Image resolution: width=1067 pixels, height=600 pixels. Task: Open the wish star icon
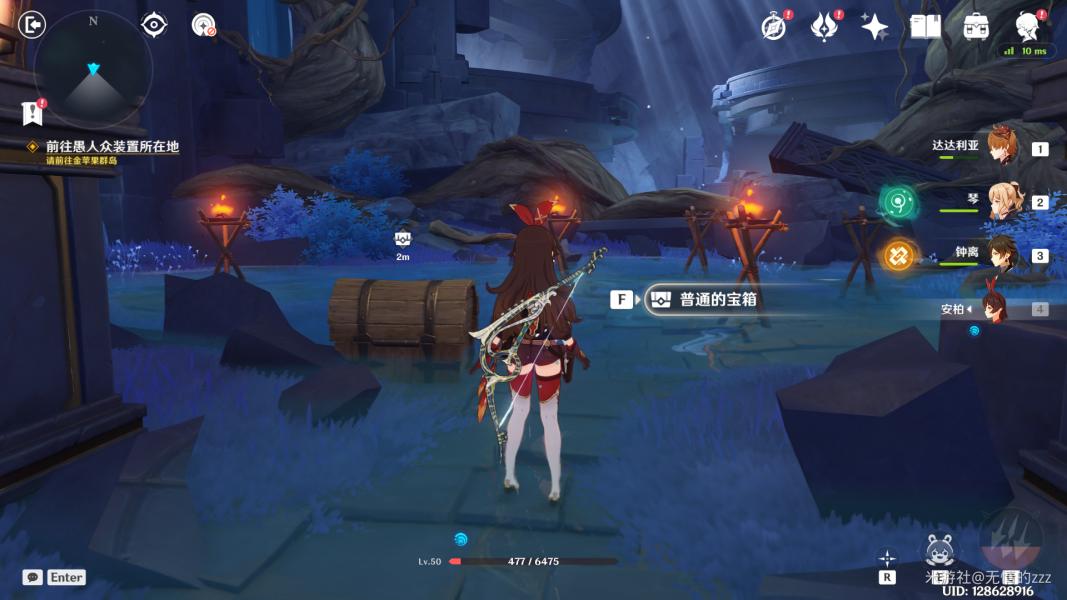875,27
